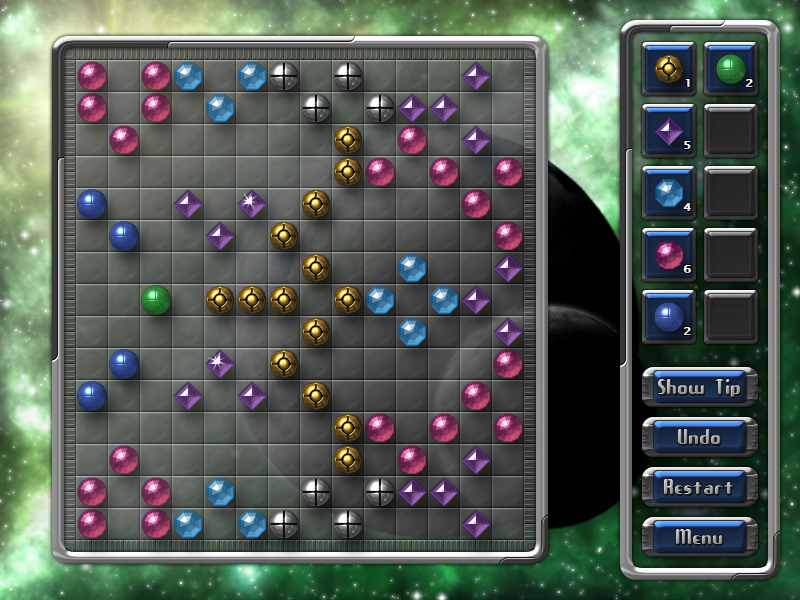The image size is (800, 600).
Task: Select the green sphere on the board
Action: (x=156, y=299)
